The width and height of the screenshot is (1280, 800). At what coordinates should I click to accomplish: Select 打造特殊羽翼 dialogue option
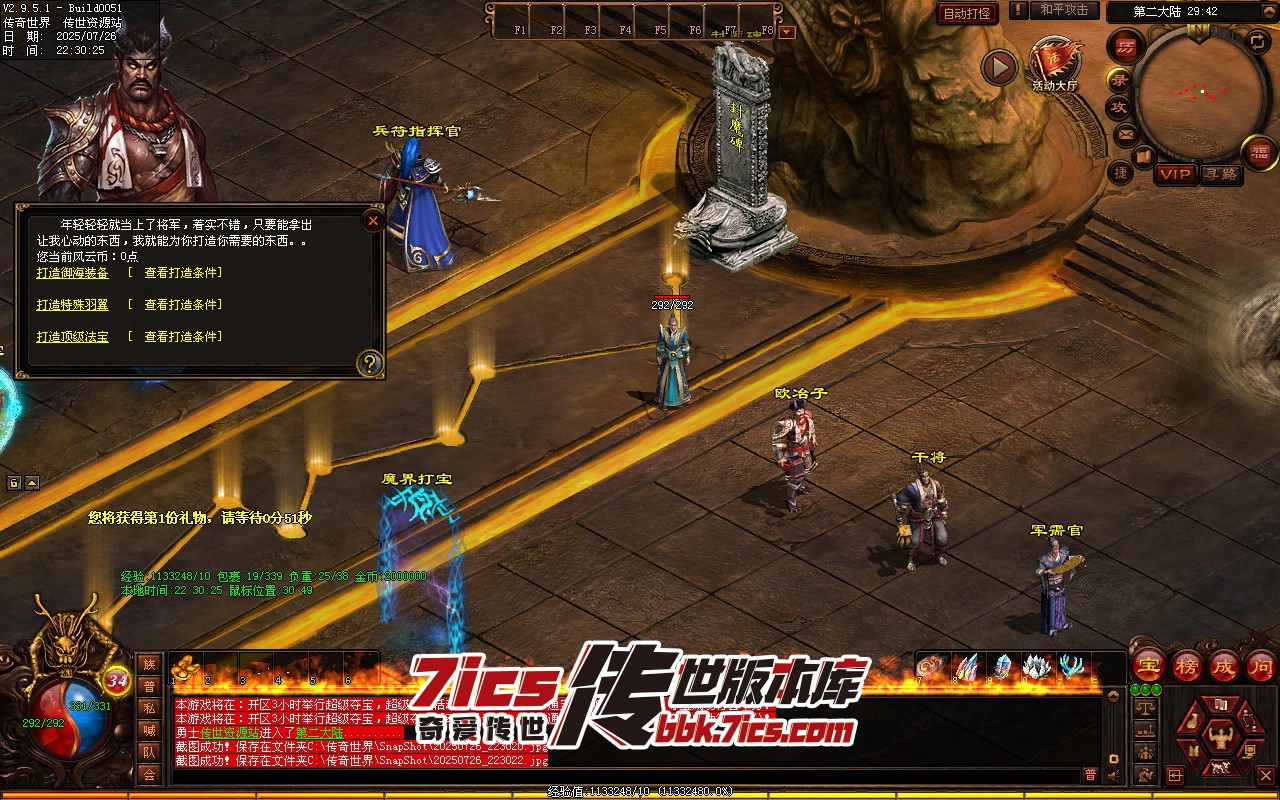[72, 305]
